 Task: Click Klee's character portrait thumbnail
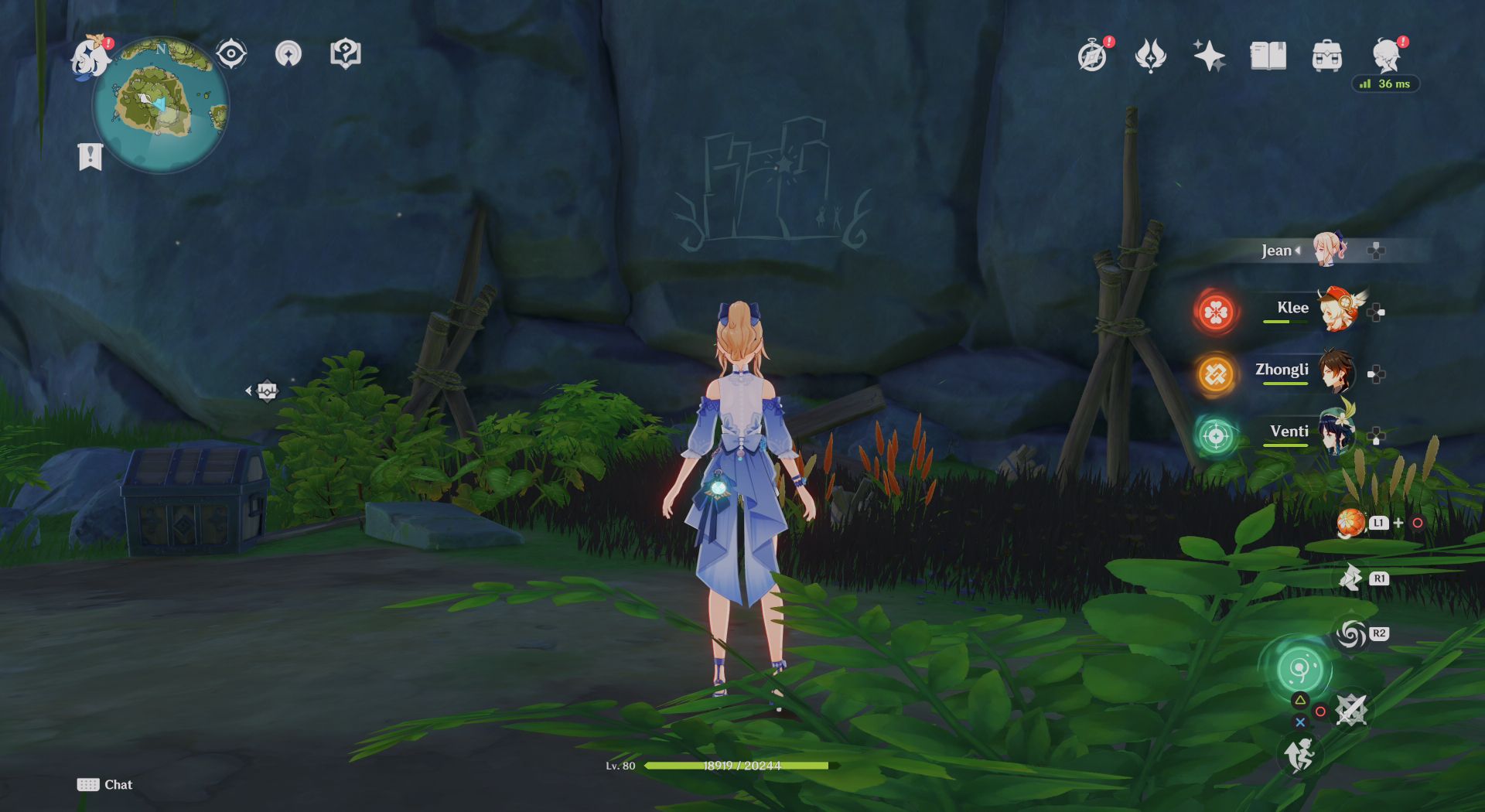click(1338, 309)
